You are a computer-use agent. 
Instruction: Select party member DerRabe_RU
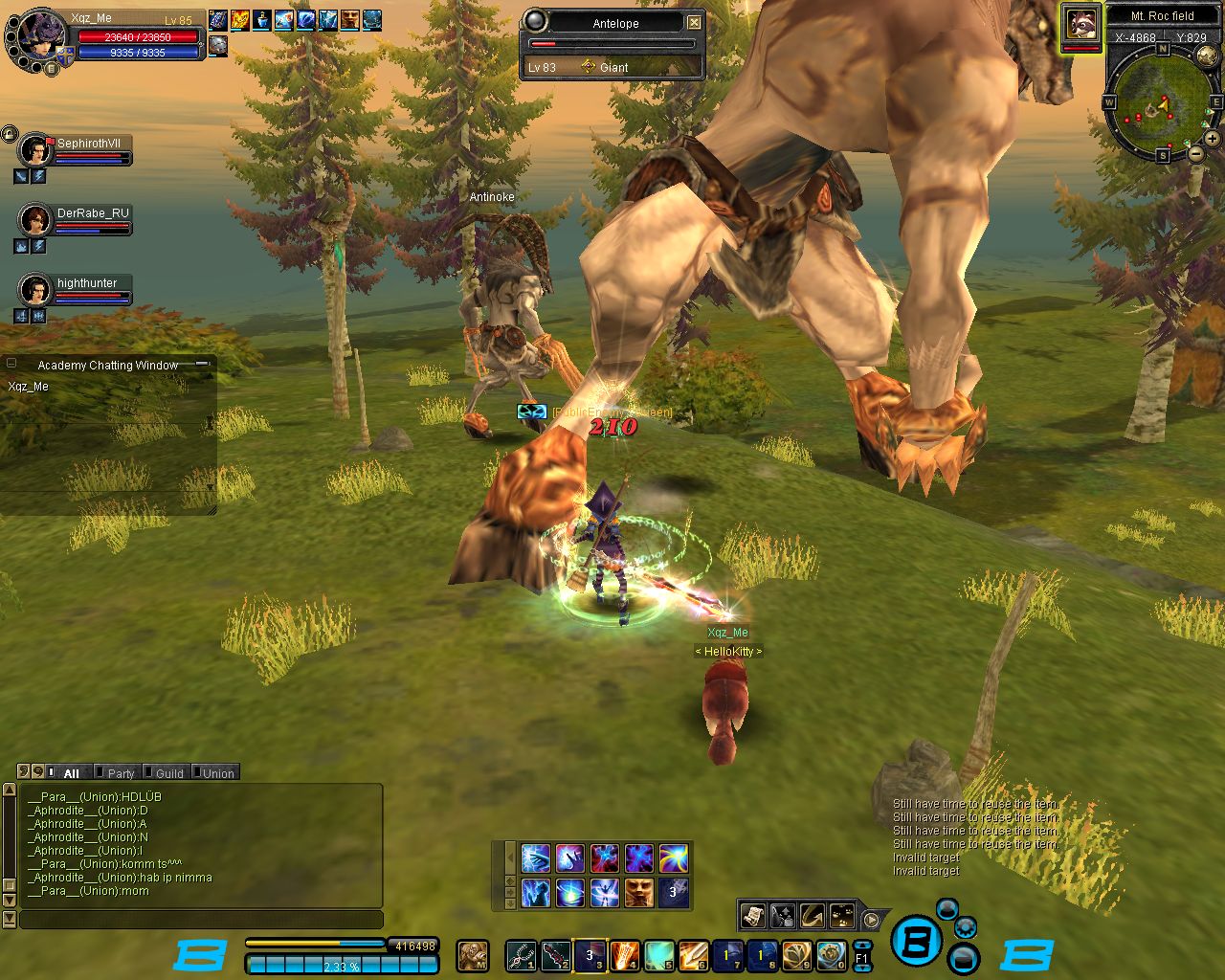[x=35, y=220]
